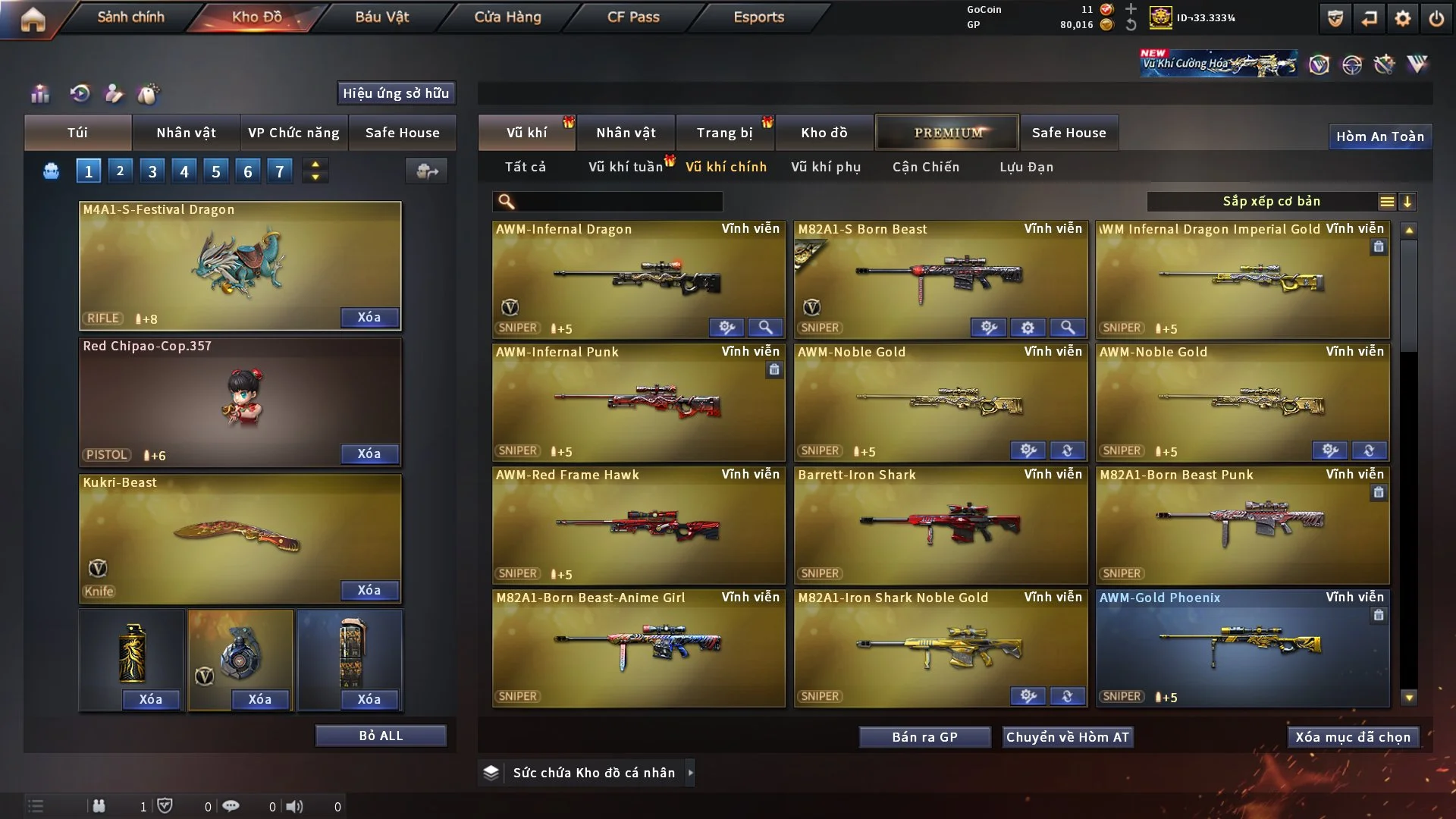Click Bỏ ALL to unequip everything
This screenshot has height=819, width=1456.
pos(381,736)
